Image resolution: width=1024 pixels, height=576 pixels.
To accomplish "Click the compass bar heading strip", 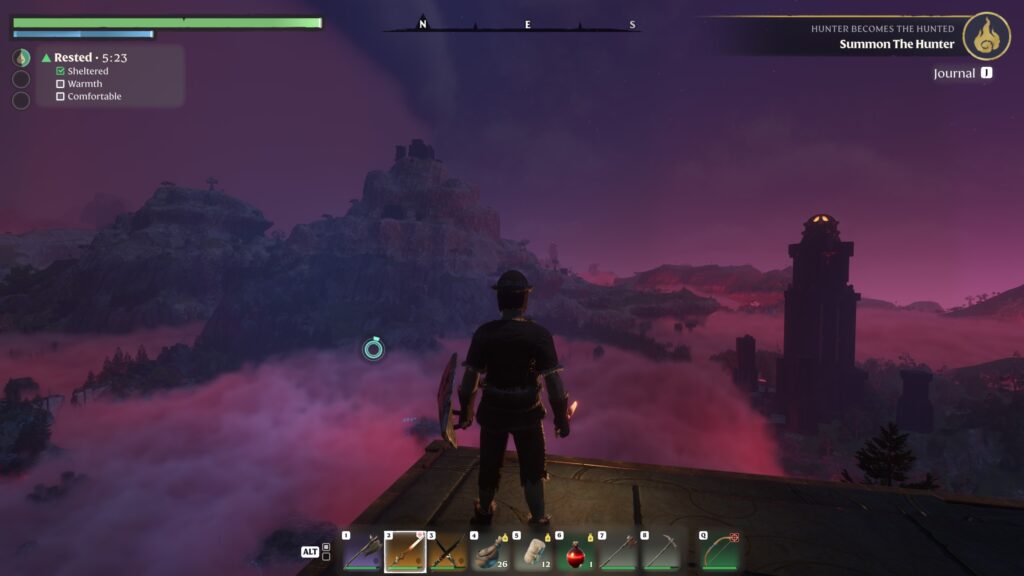I will (x=511, y=25).
